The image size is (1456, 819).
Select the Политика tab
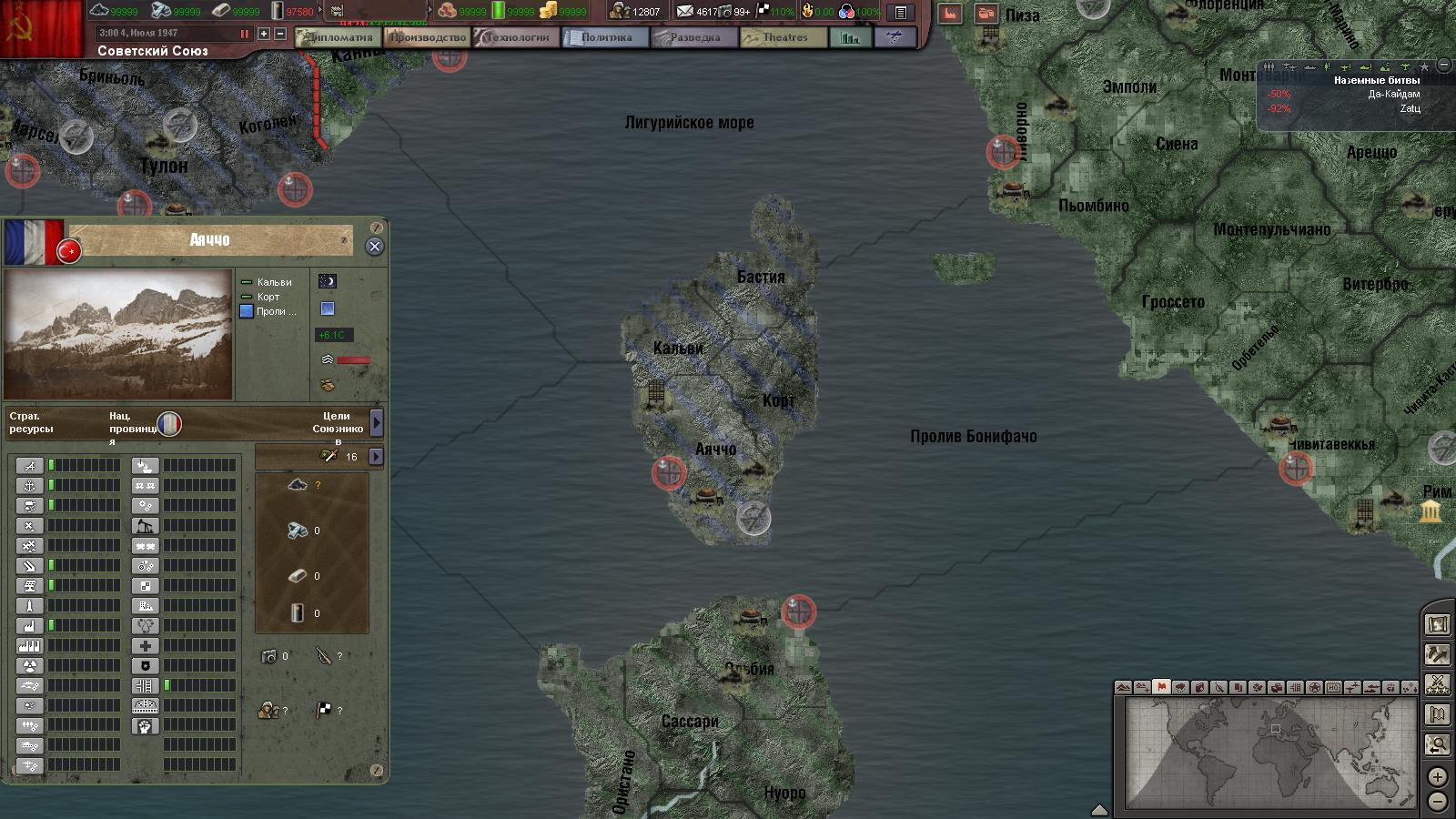[604, 37]
